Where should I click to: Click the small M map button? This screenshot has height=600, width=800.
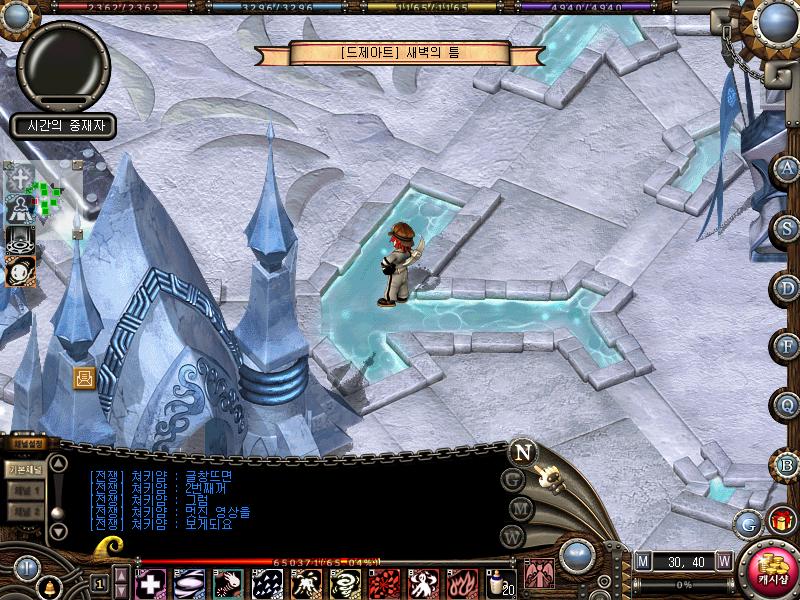tap(642, 561)
